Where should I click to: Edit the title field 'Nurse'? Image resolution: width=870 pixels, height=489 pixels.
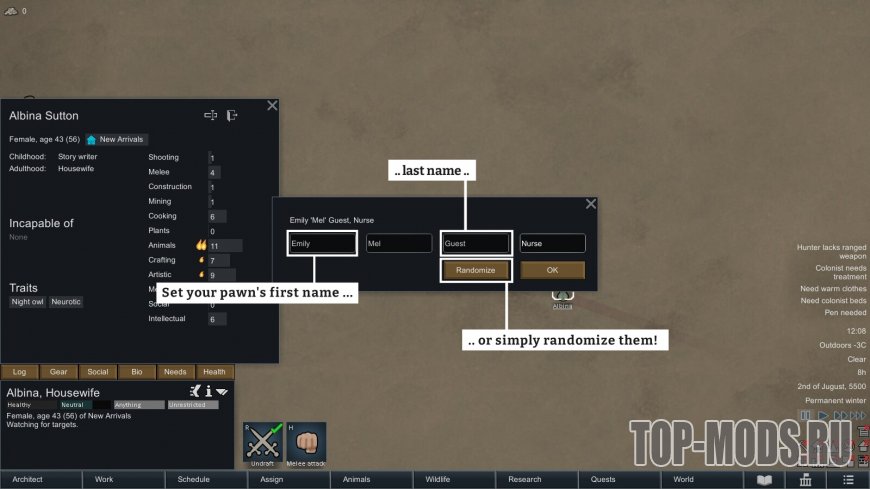click(552, 243)
